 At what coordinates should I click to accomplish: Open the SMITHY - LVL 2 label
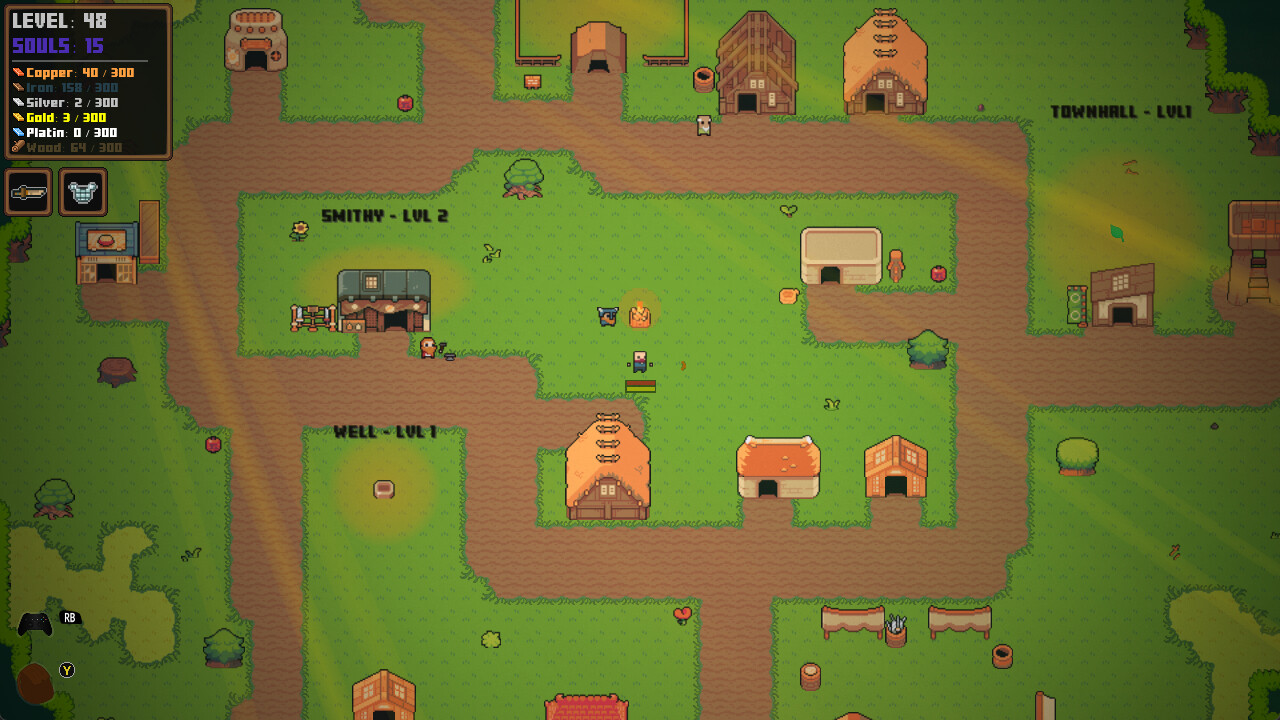385,215
